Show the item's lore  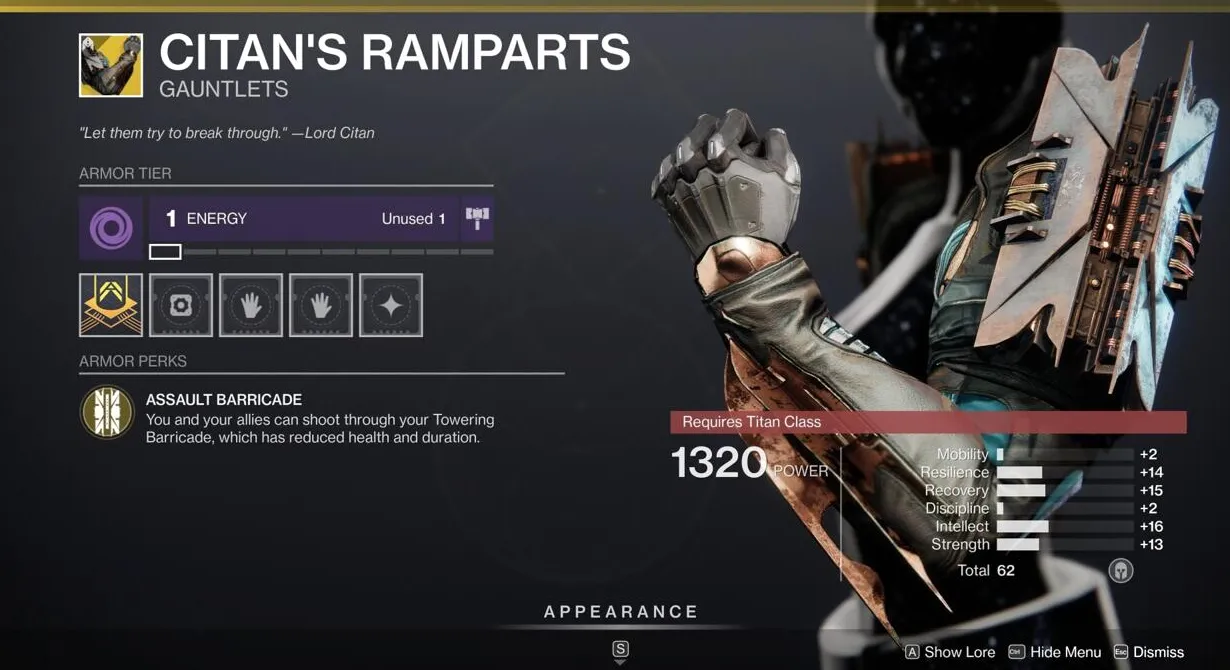pyautogui.click(x=950, y=652)
